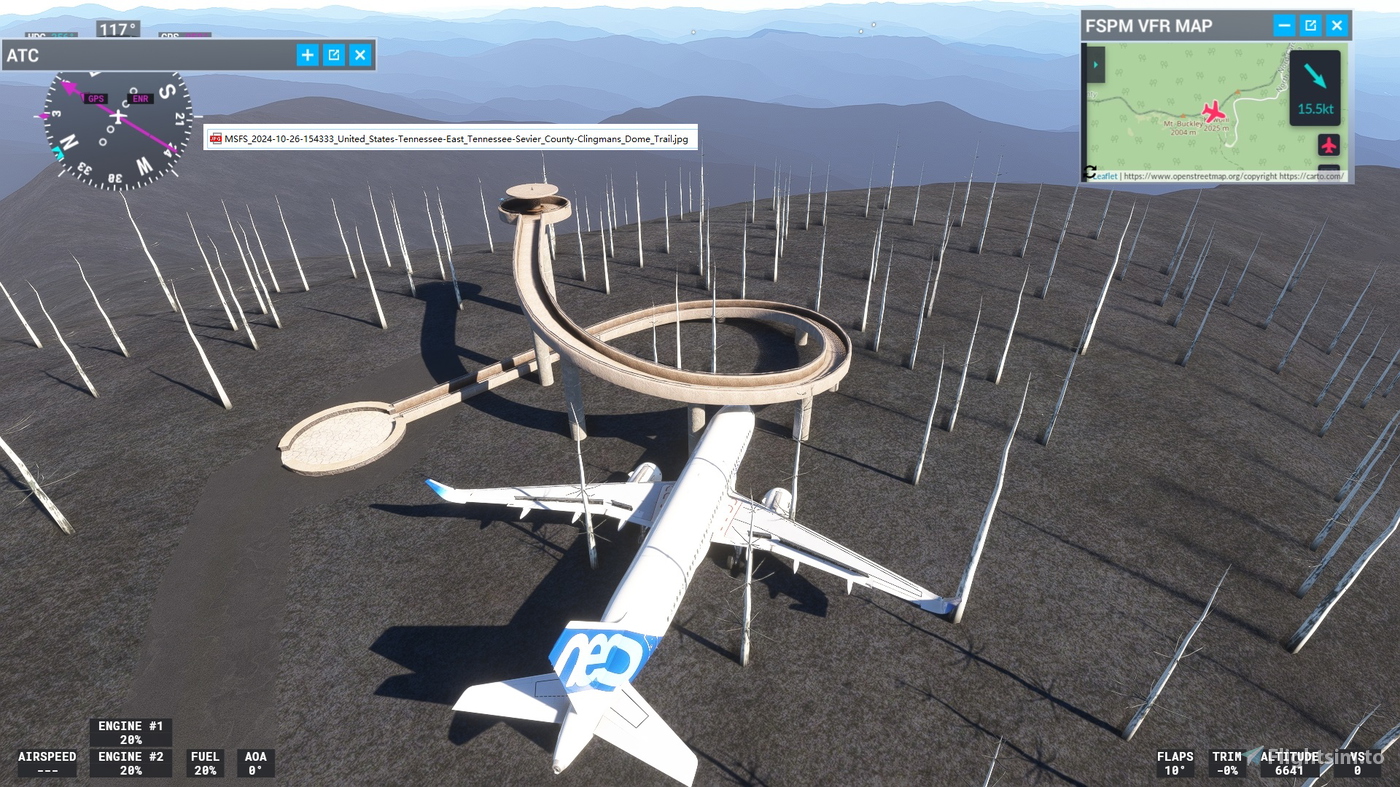The image size is (1400, 787).
Task: Click the TRIM -0% indicator
Action: 1229,763
